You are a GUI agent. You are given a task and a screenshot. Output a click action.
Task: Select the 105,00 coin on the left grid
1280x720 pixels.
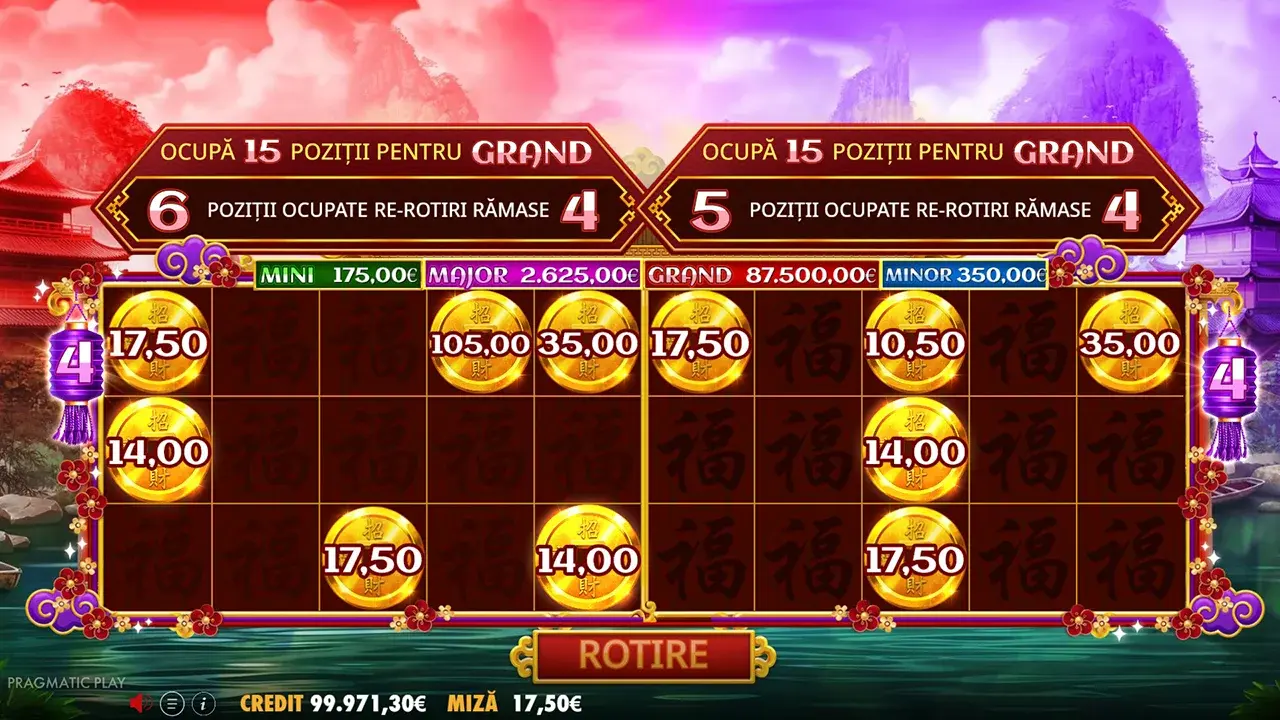pos(479,342)
